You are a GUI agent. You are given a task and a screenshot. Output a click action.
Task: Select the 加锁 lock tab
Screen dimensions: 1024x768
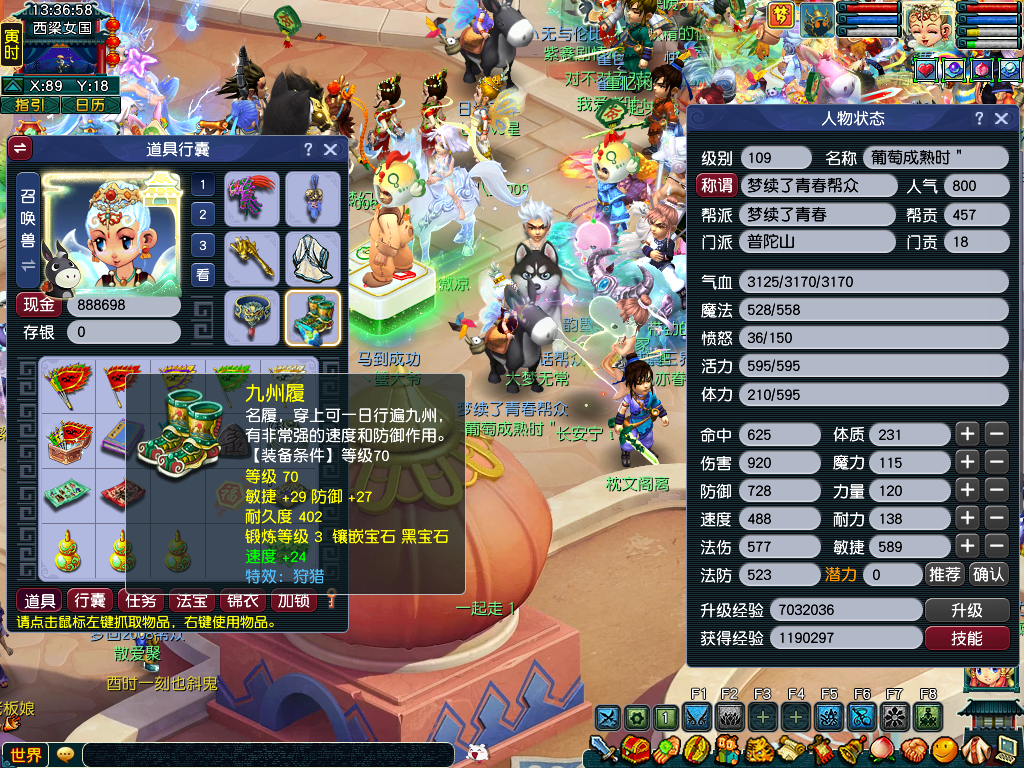click(294, 600)
